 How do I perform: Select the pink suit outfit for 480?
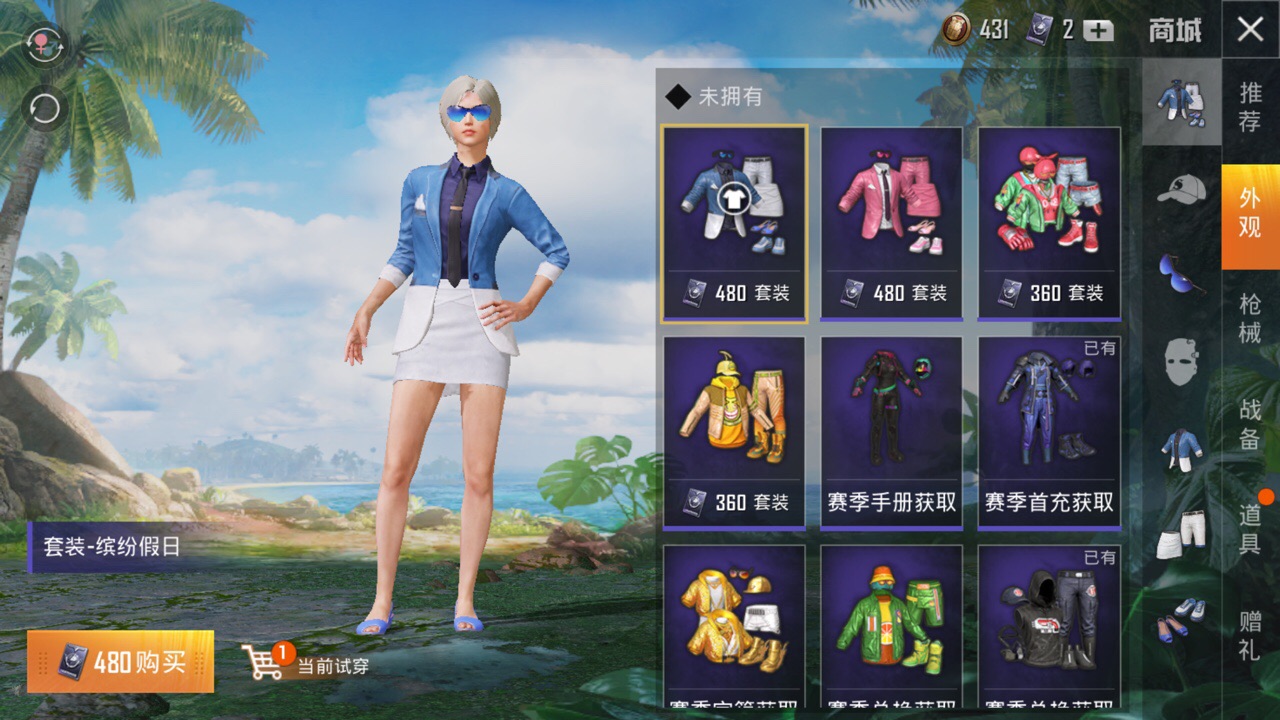pyautogui.click(x=891, y=222)
